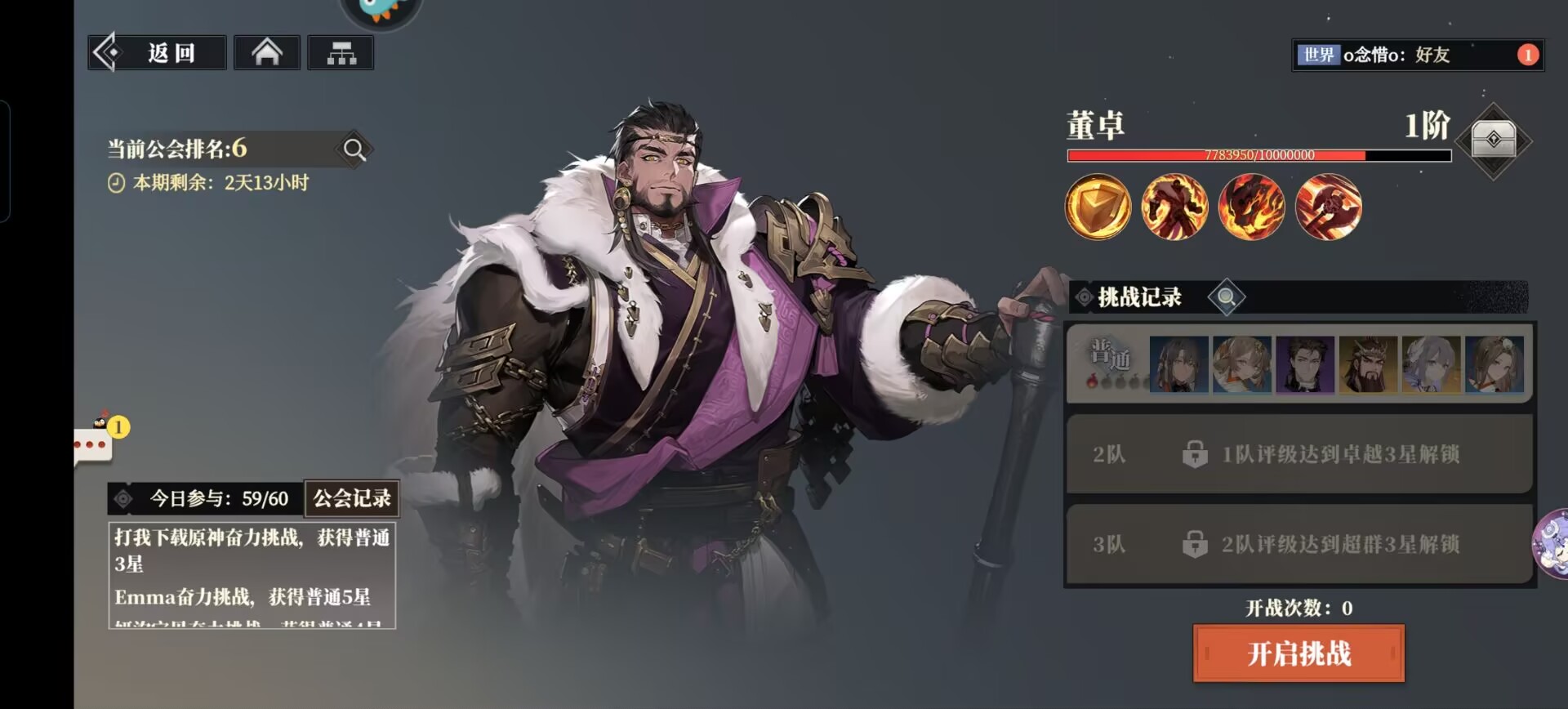This screenshot has height=709, width=1568.
Task: Open the world chat bar
Action: pyautogui.click(x=1417, y=55)
